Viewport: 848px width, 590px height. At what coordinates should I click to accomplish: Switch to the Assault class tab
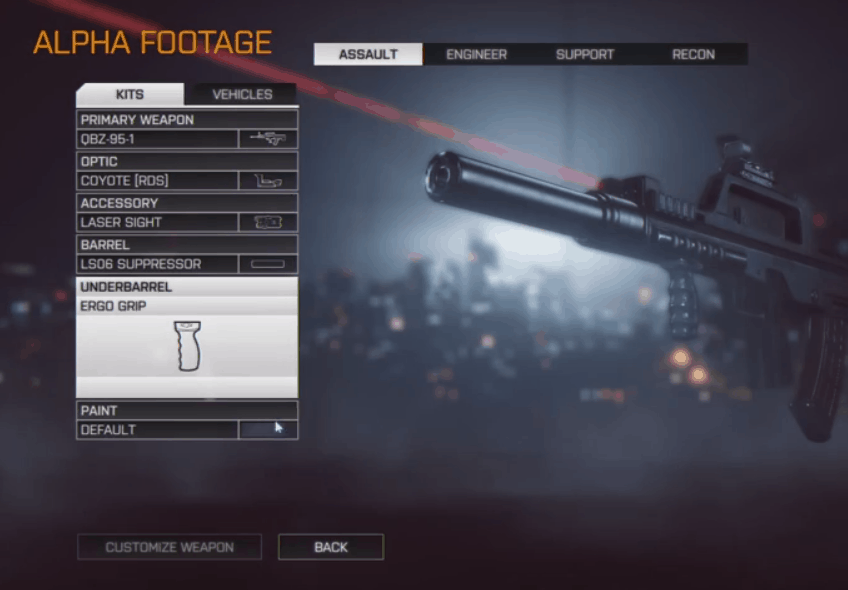[x=368, y=55]
